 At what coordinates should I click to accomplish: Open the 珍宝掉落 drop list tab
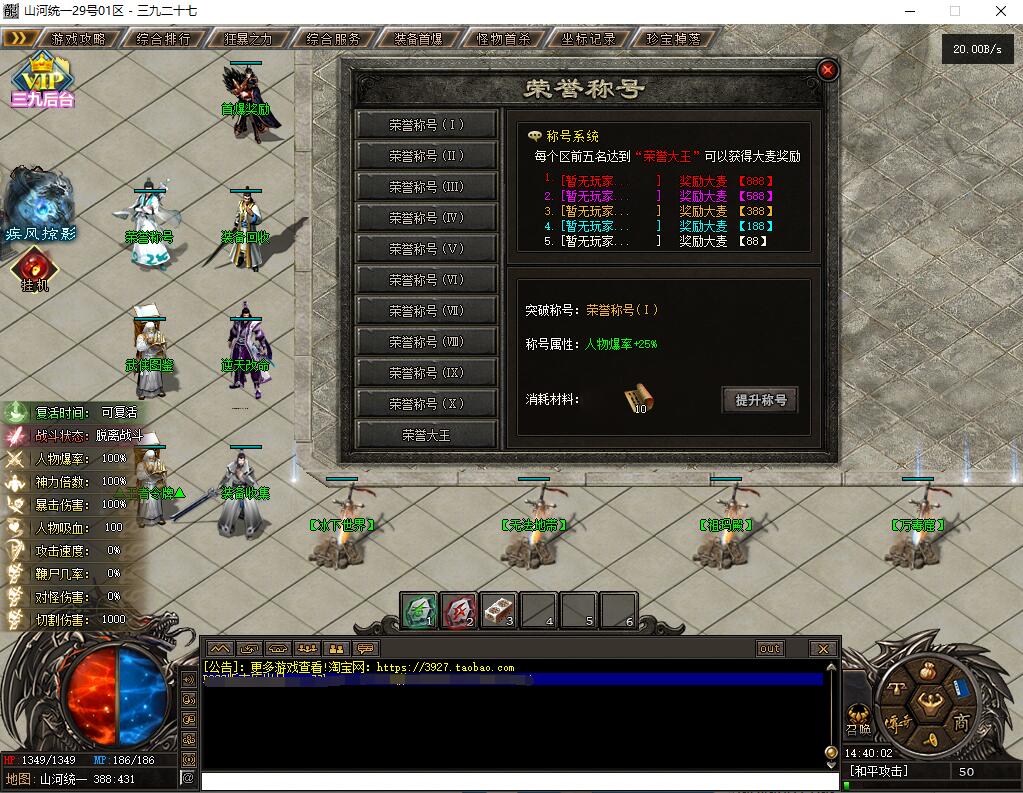point(674,39)
